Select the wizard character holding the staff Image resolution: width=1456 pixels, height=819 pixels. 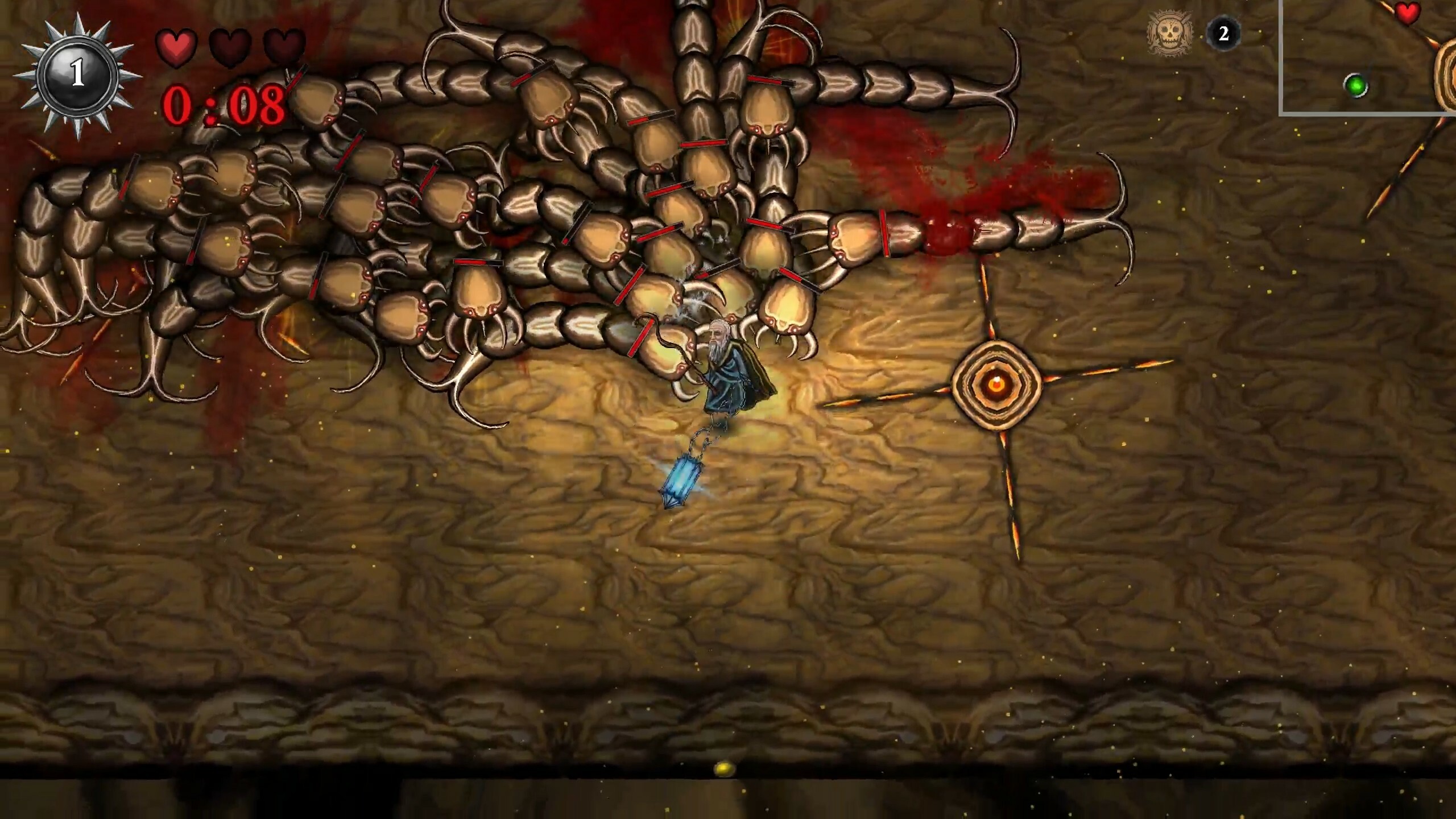coord(731,370)
